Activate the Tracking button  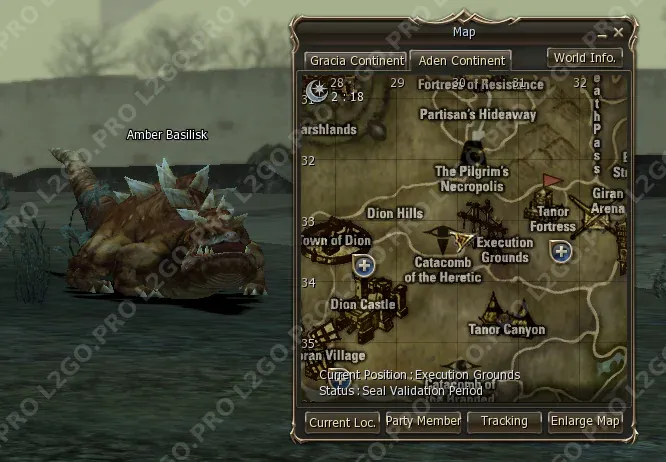coord(504,422)
